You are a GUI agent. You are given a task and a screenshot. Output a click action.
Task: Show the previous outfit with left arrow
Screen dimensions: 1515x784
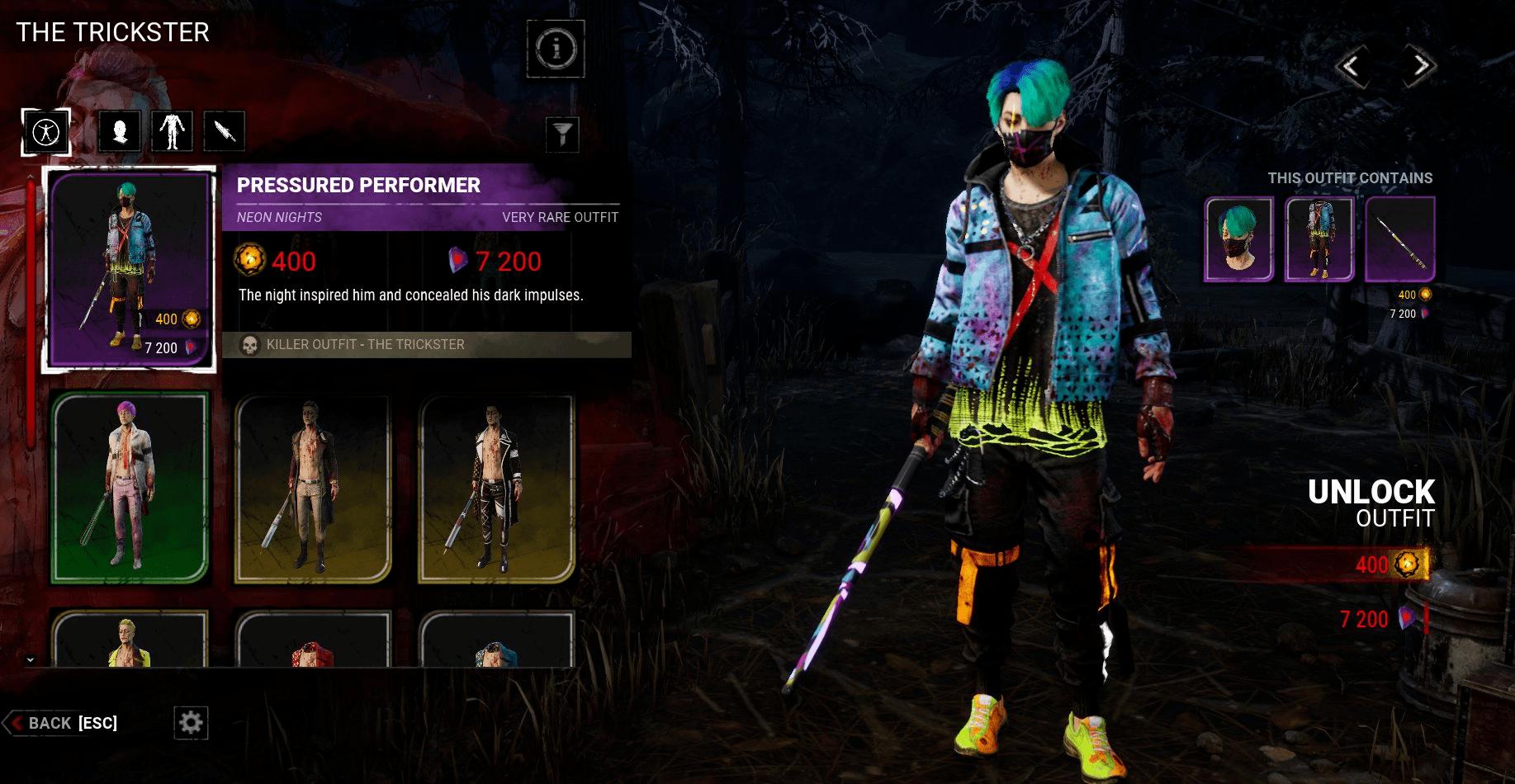click(1351, 66)
